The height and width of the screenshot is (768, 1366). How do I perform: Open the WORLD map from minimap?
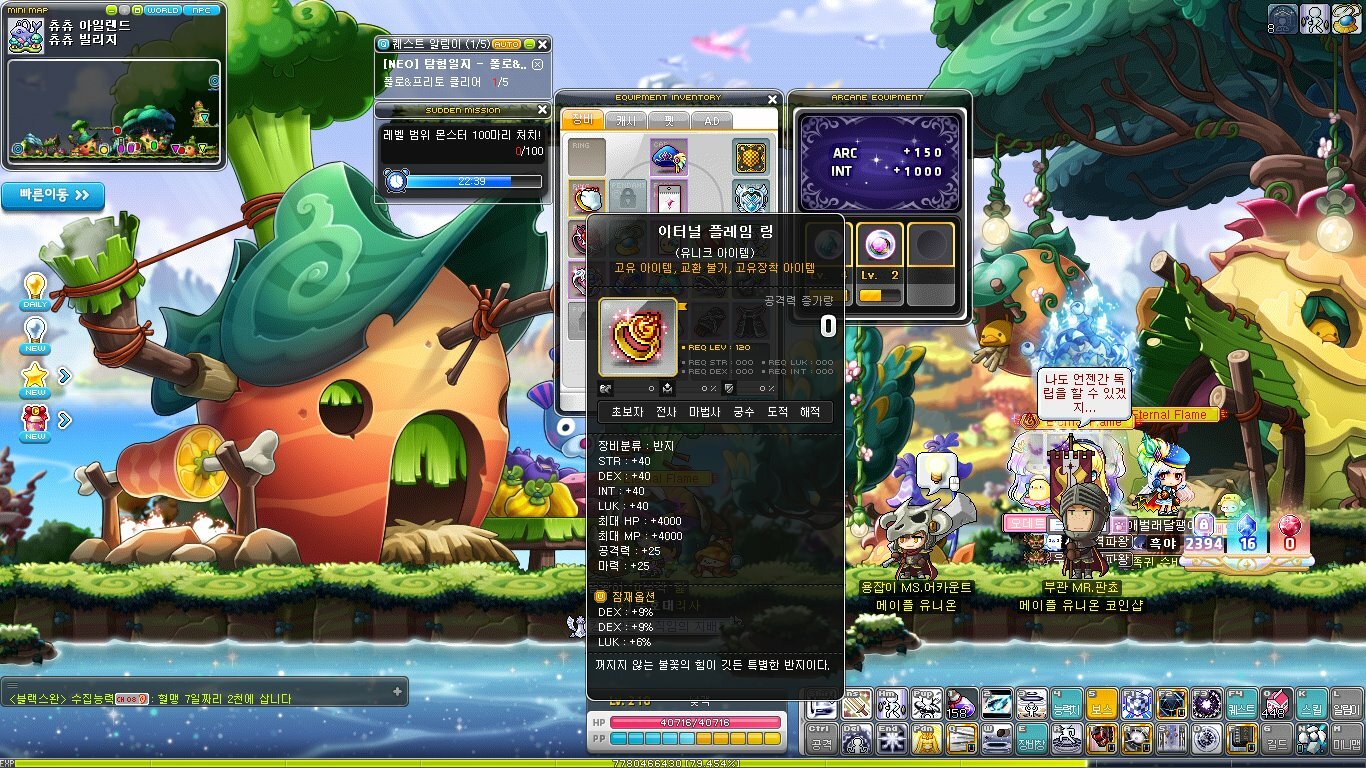coord(161,10)
